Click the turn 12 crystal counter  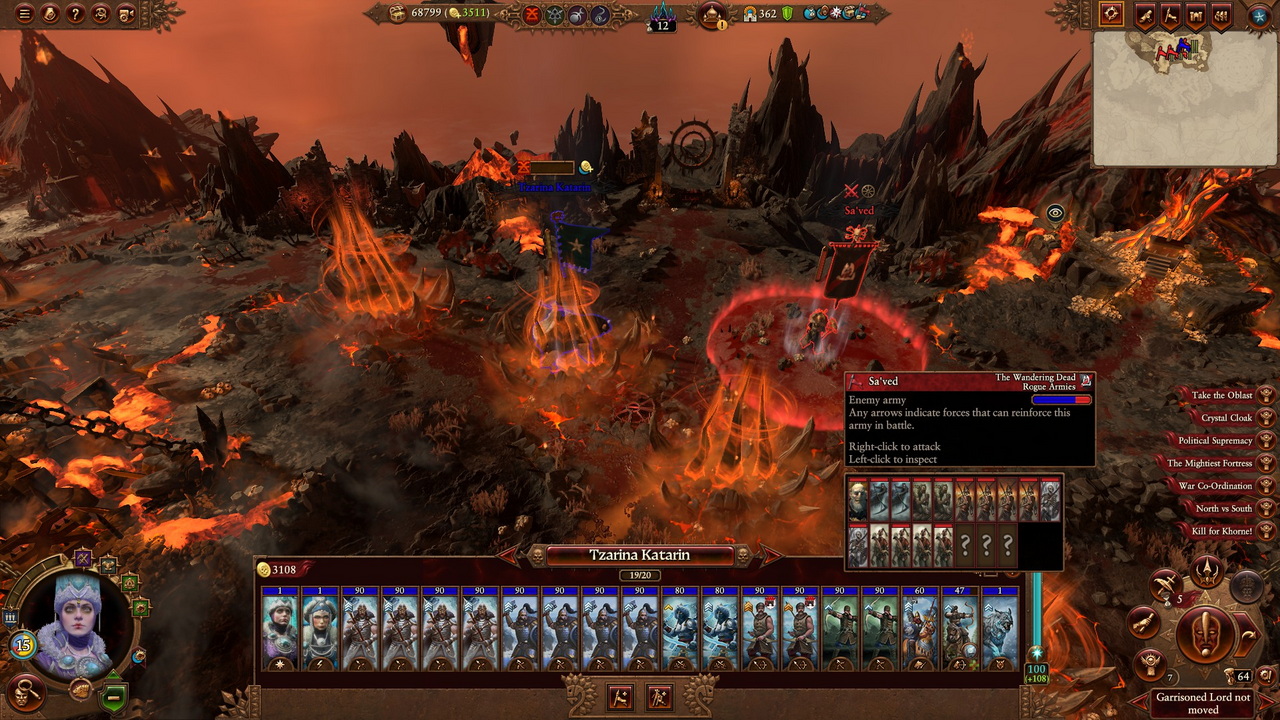click(x=662, y=17)
